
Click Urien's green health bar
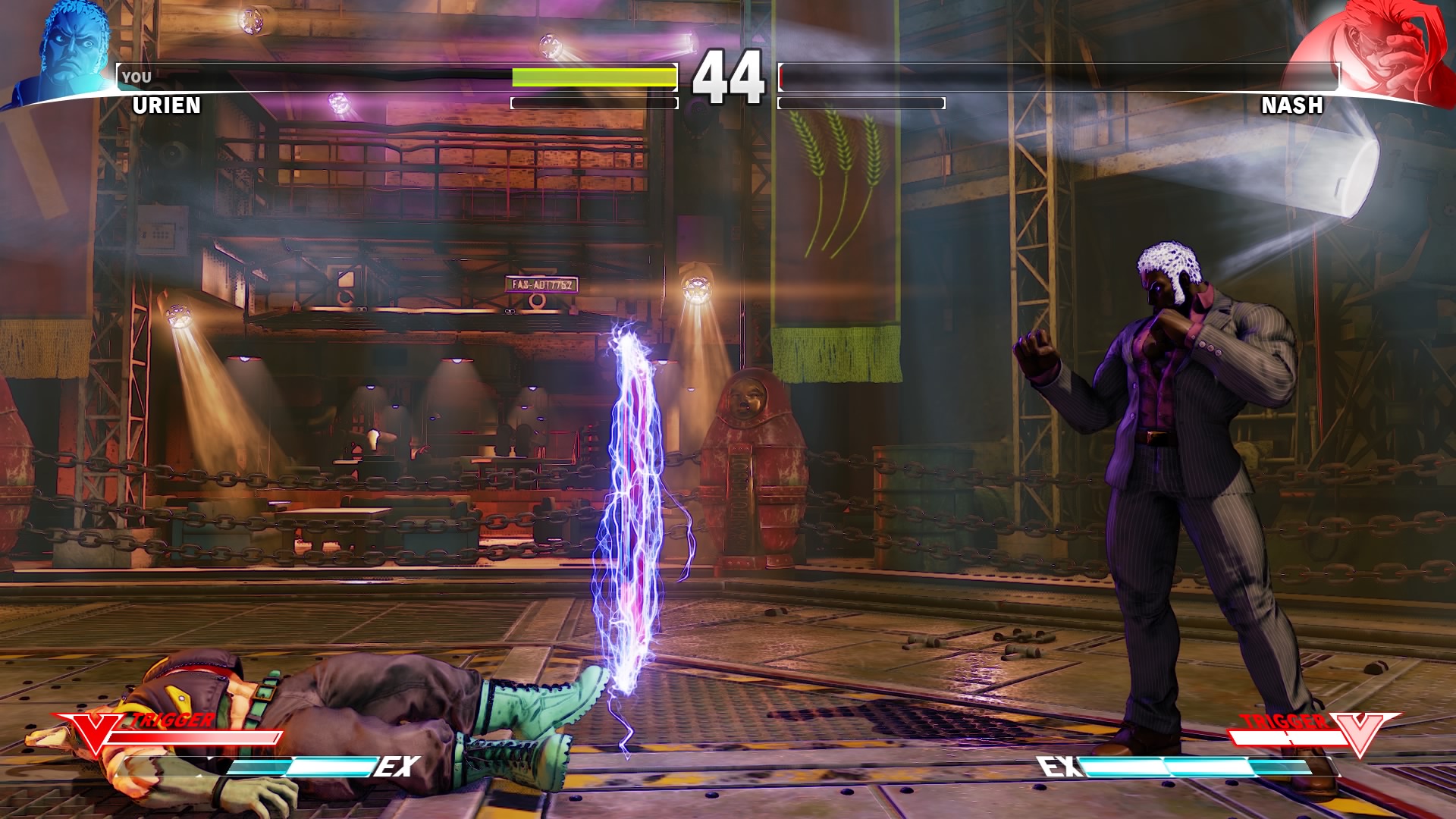591,77
